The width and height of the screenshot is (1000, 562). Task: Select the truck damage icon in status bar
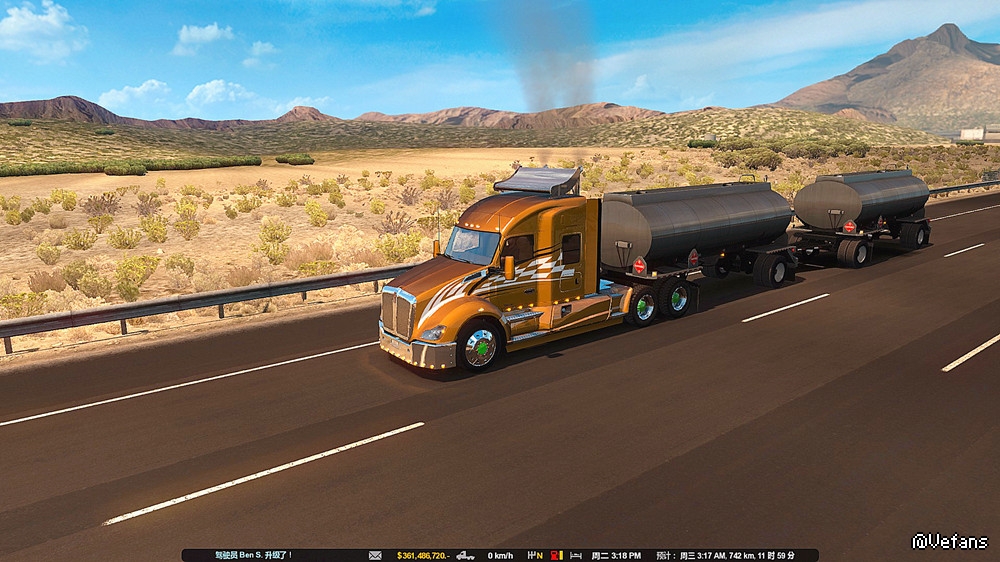(x=465, y=555)
